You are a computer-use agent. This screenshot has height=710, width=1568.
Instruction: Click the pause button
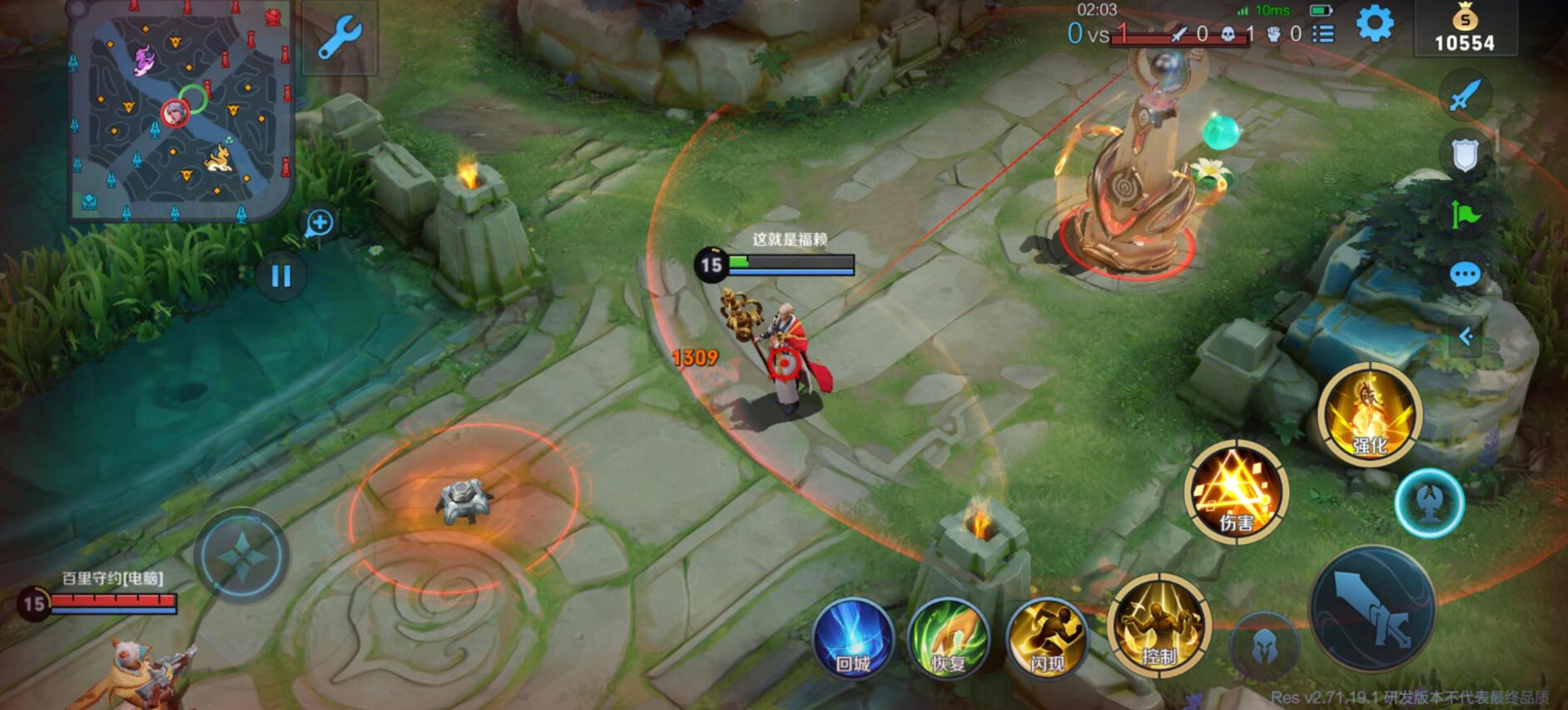click(280, 276)
